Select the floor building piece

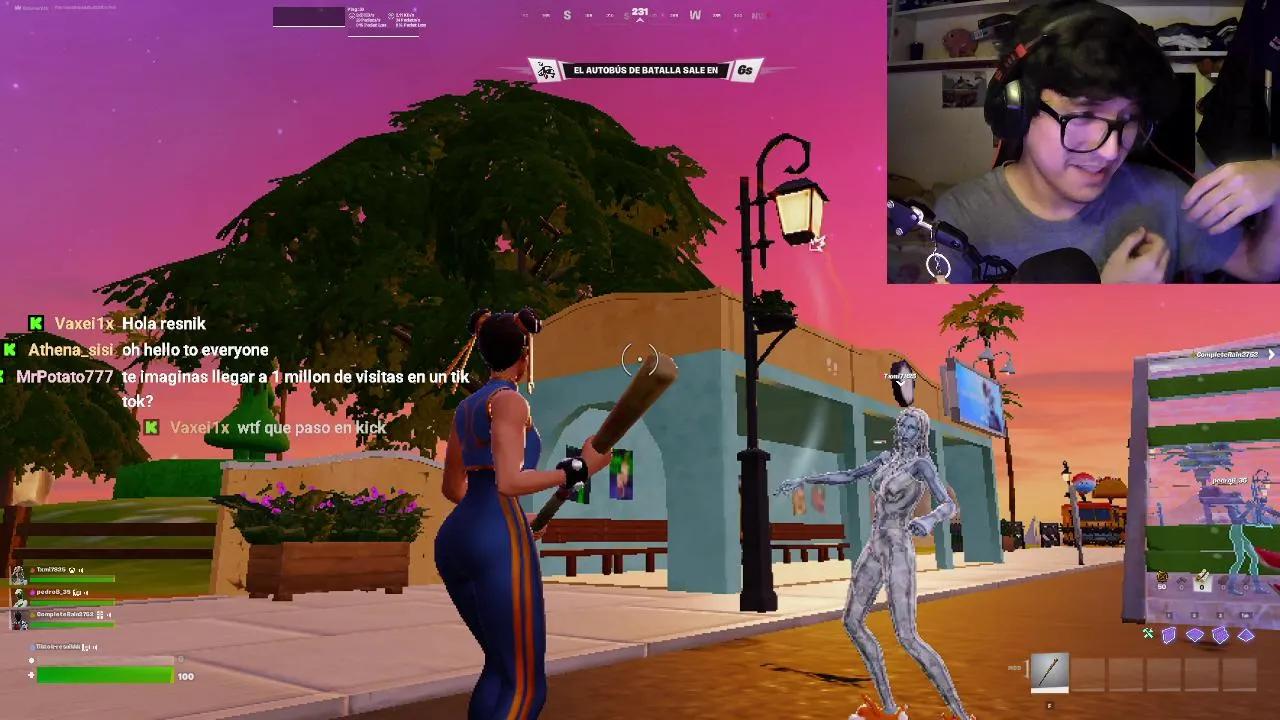[1196, 634]
